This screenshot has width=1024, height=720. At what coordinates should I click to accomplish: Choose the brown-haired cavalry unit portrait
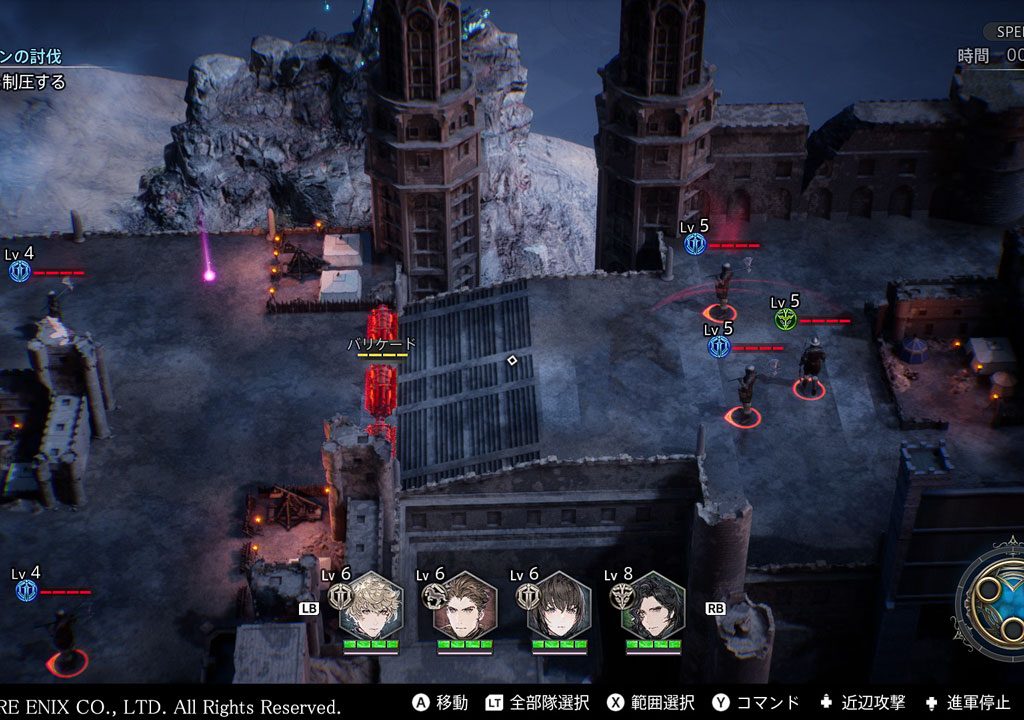465,606
